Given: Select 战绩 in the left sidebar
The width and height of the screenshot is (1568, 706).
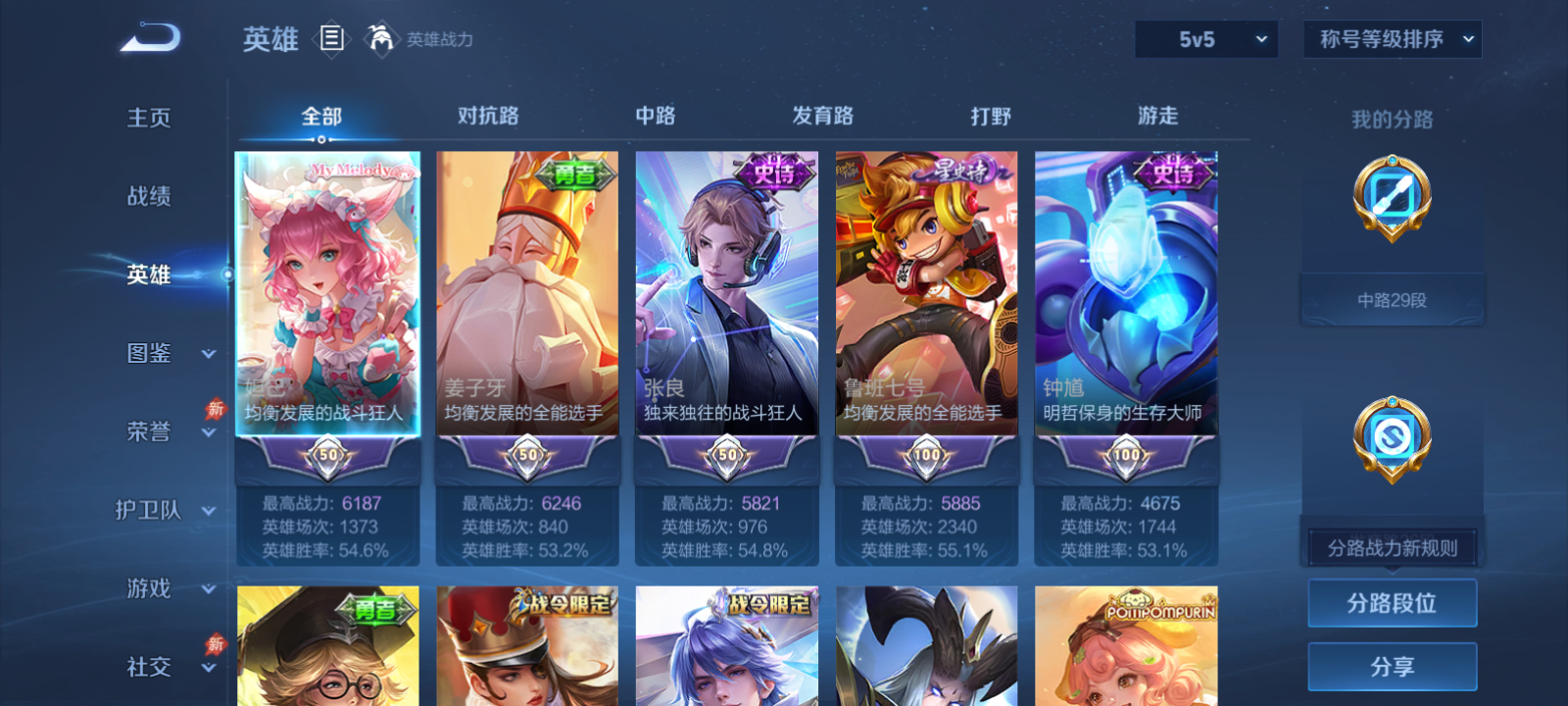Looking at the screenshot, I should point(147,197).
